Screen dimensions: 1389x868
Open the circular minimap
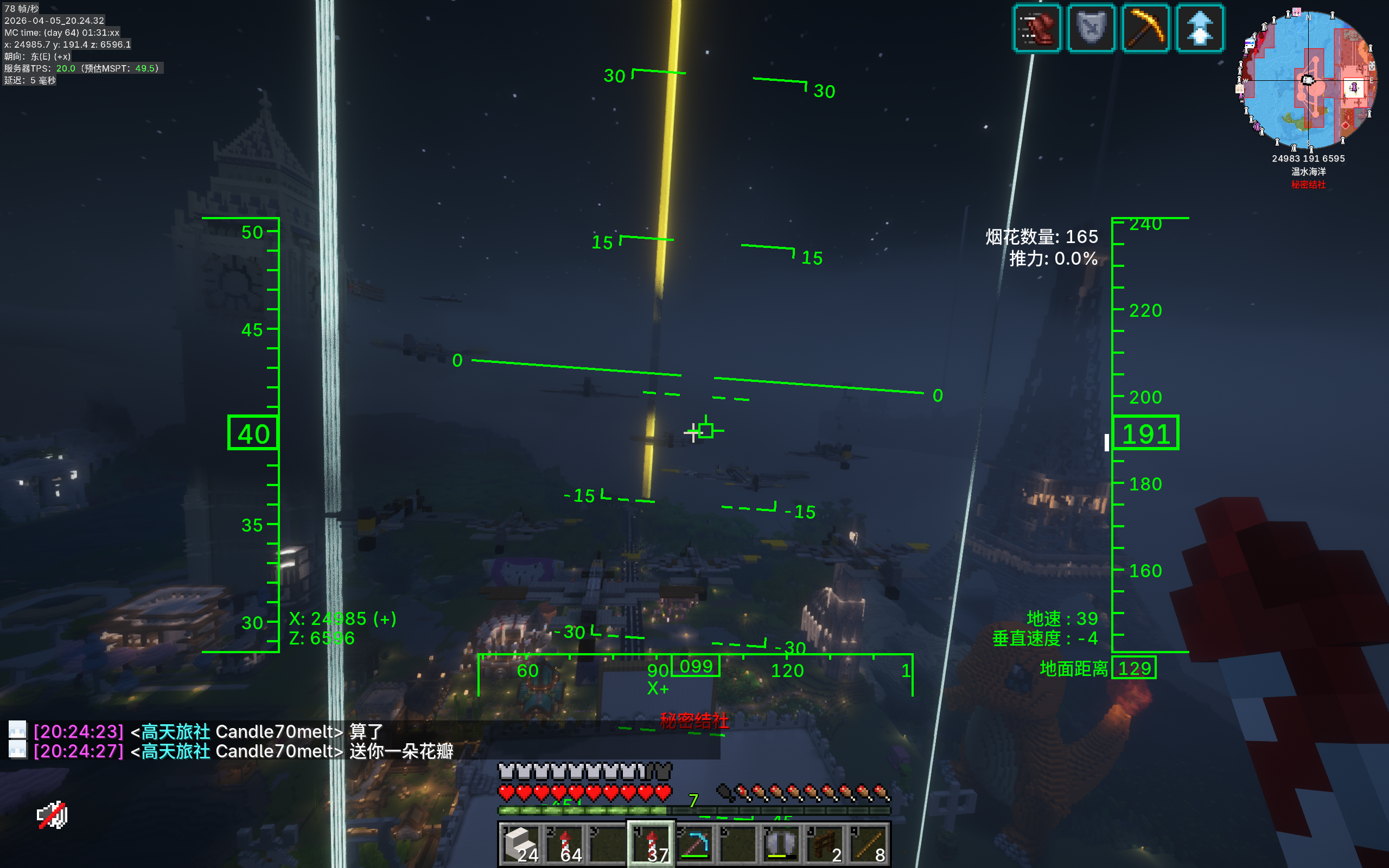pos(1308,80)
